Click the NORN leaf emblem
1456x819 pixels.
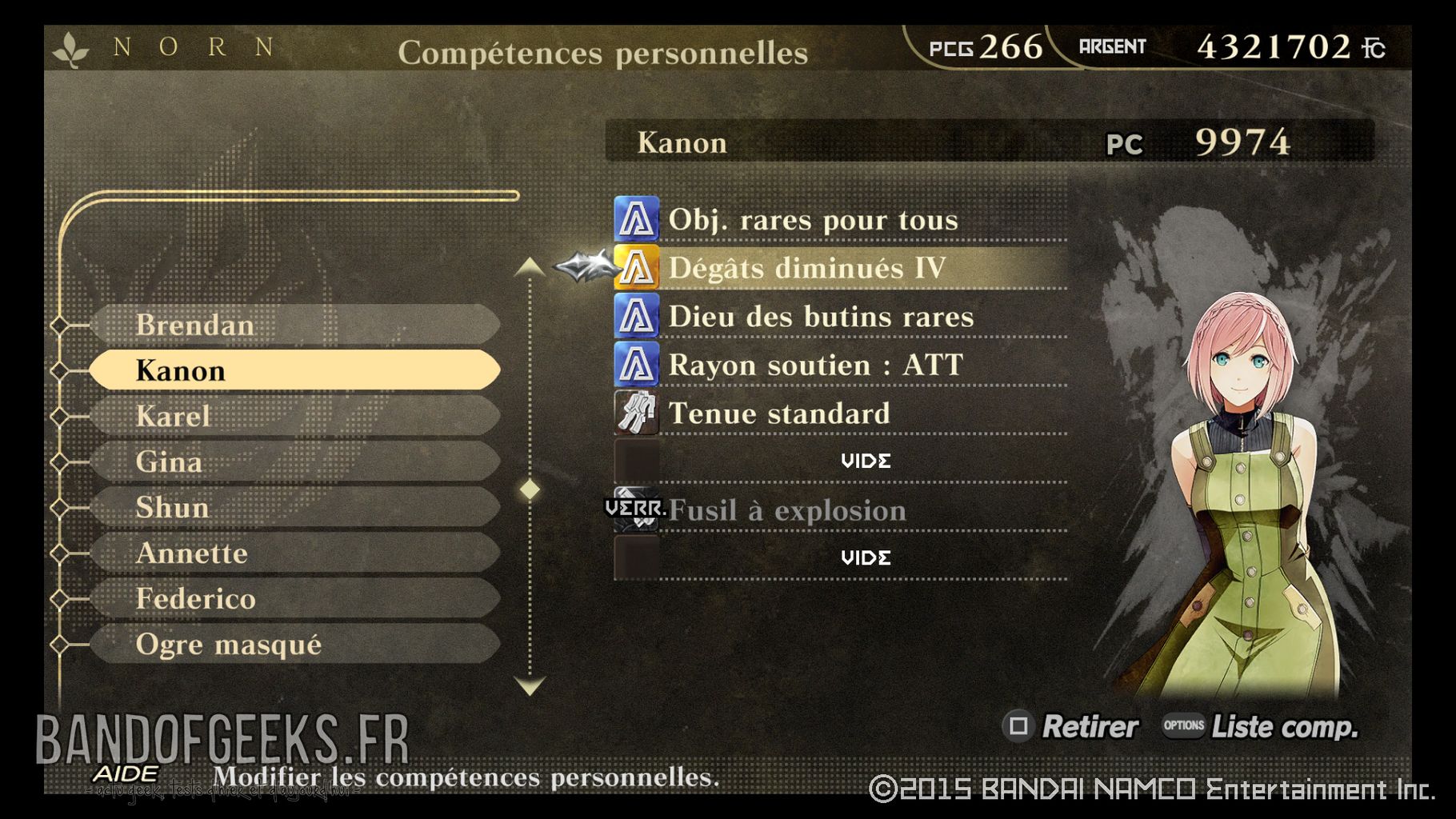pyautogui.click(x=71, y=48)
